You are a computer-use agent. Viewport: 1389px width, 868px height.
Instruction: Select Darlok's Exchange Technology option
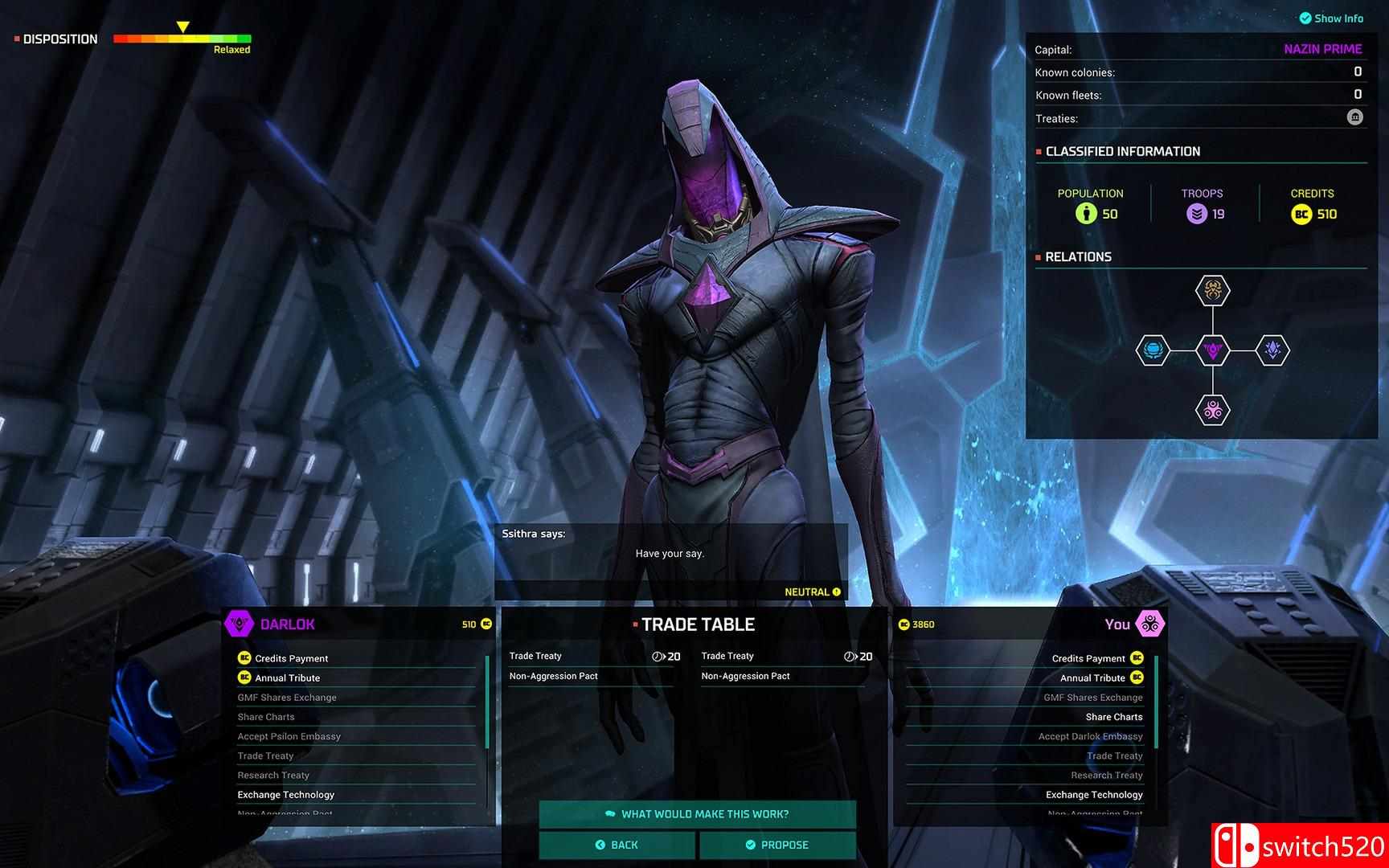click(285, 795)
